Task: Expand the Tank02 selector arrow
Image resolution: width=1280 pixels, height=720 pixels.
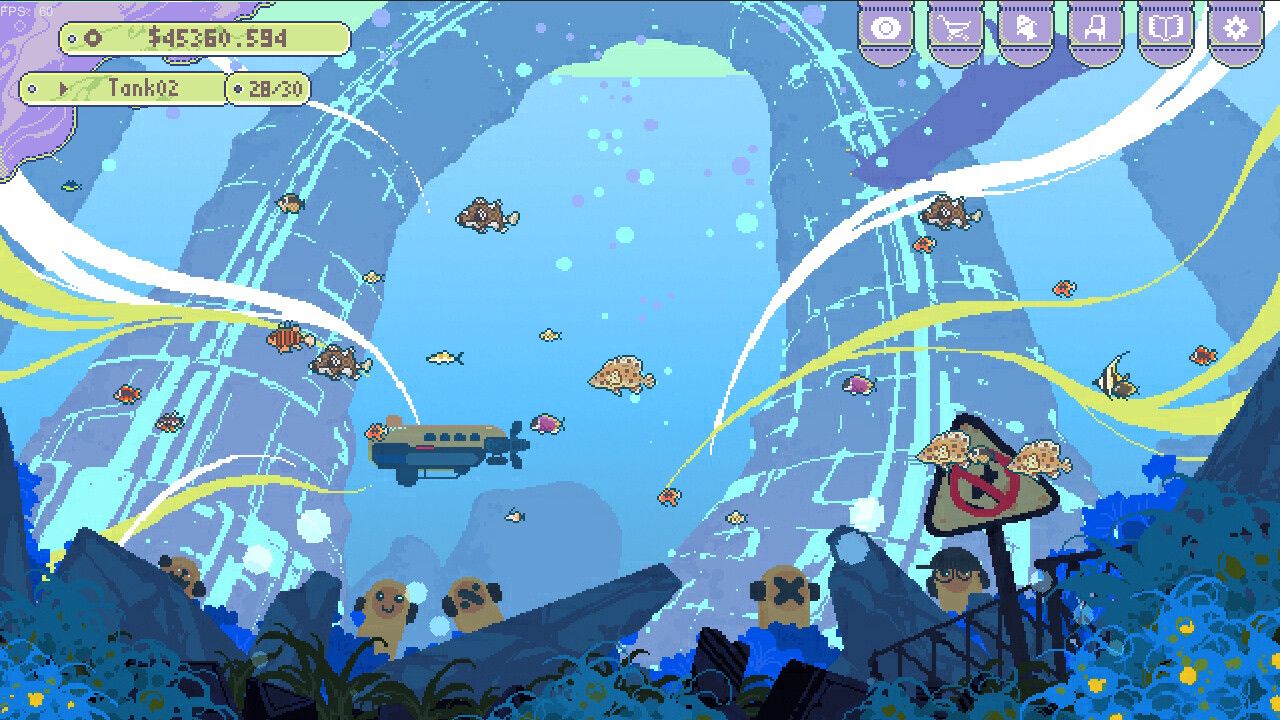Action: coord(64,88)
